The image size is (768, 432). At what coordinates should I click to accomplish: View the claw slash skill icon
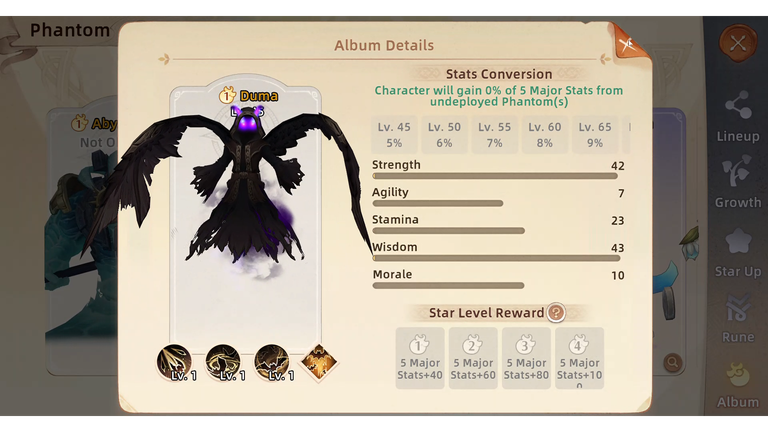pyautogui.click(x=174, y=361)
